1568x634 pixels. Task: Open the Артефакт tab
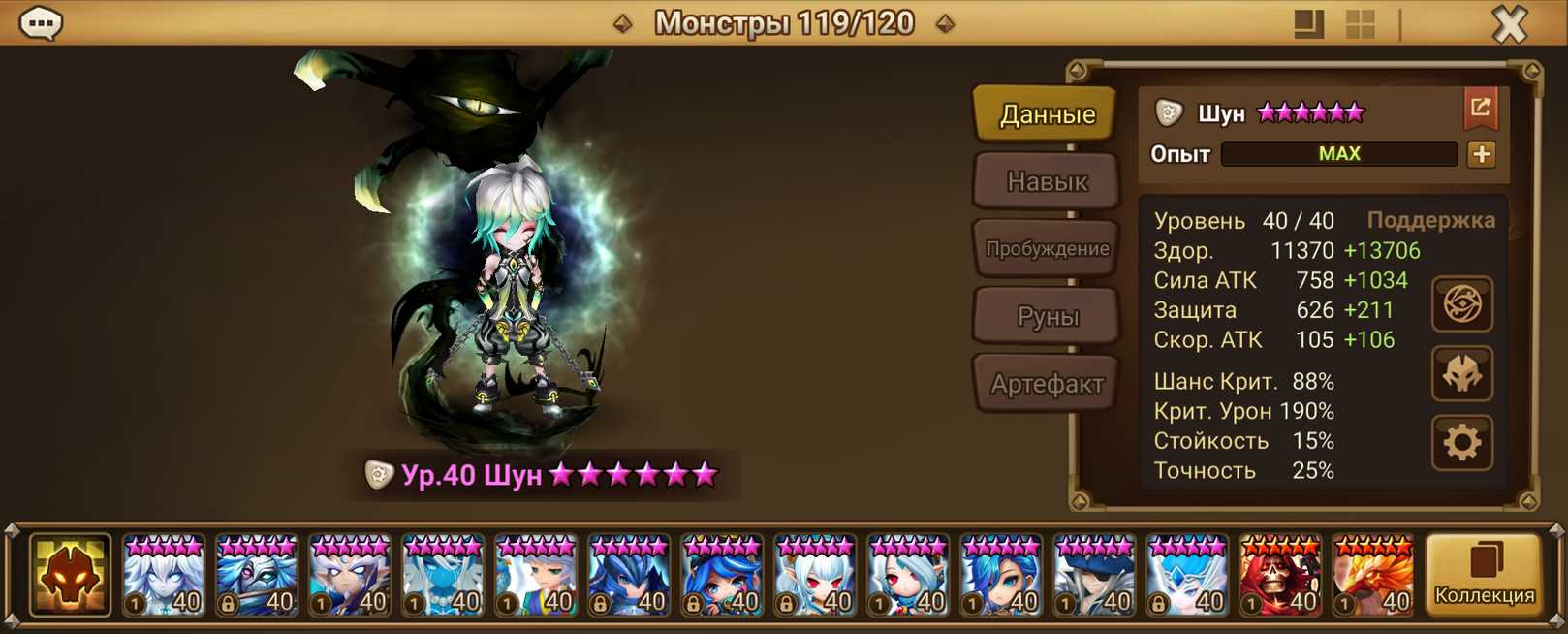[x=1047, y=384]
